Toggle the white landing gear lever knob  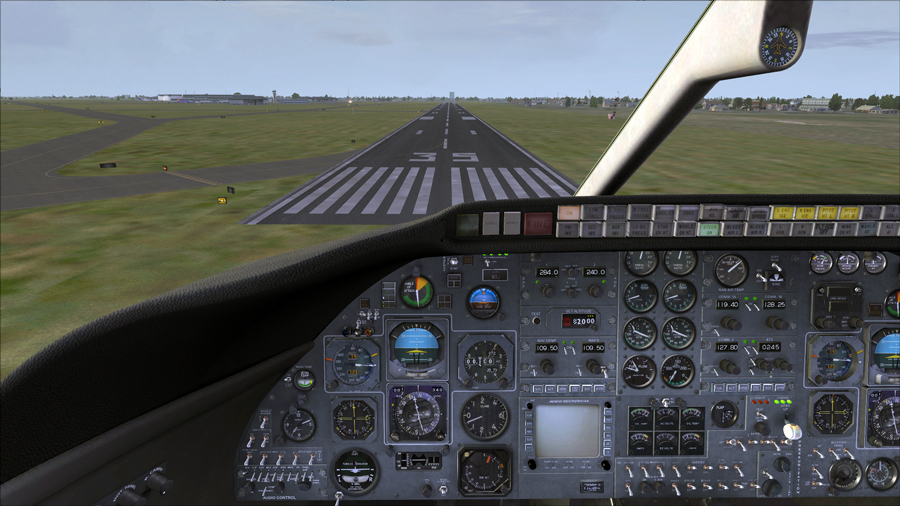point(792,431)
